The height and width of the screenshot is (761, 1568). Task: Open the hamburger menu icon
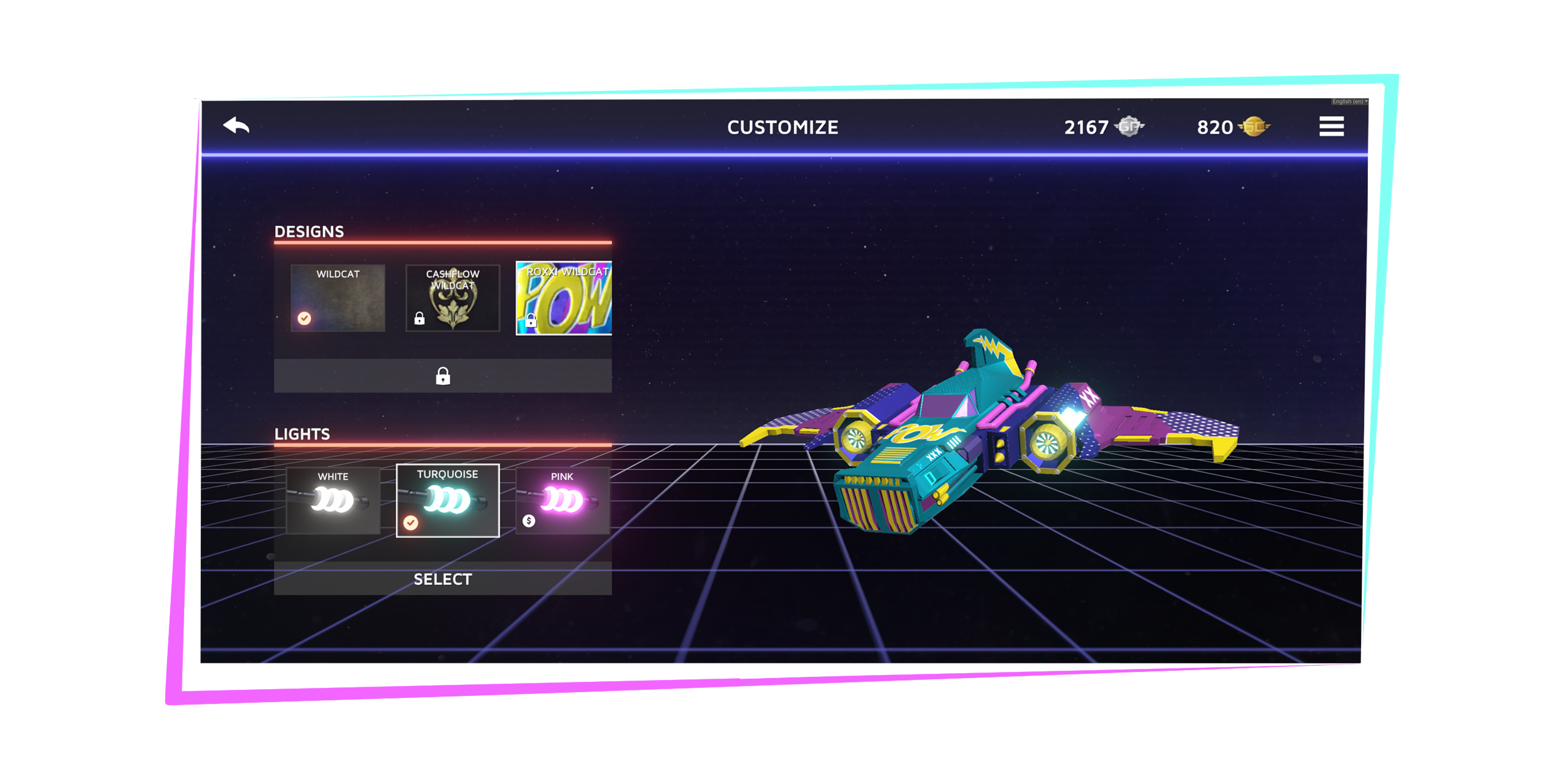tap(1331, 125)
